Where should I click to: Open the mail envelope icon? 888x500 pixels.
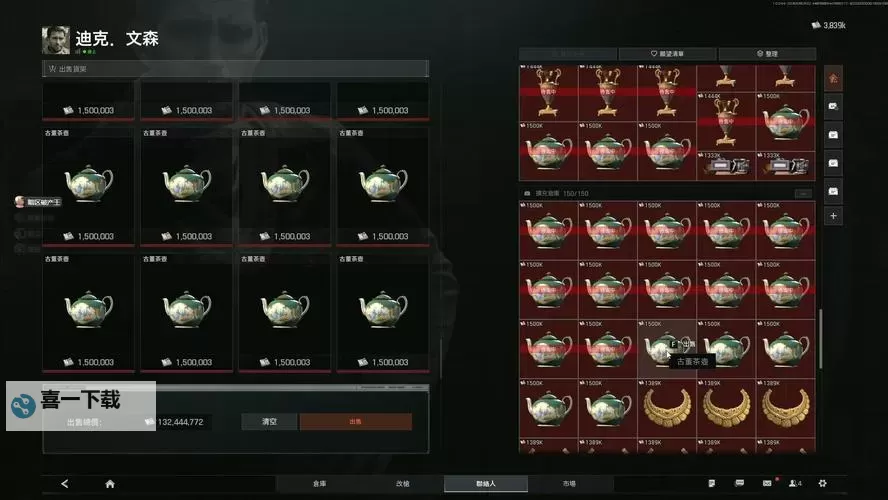(x=767, y=483)
